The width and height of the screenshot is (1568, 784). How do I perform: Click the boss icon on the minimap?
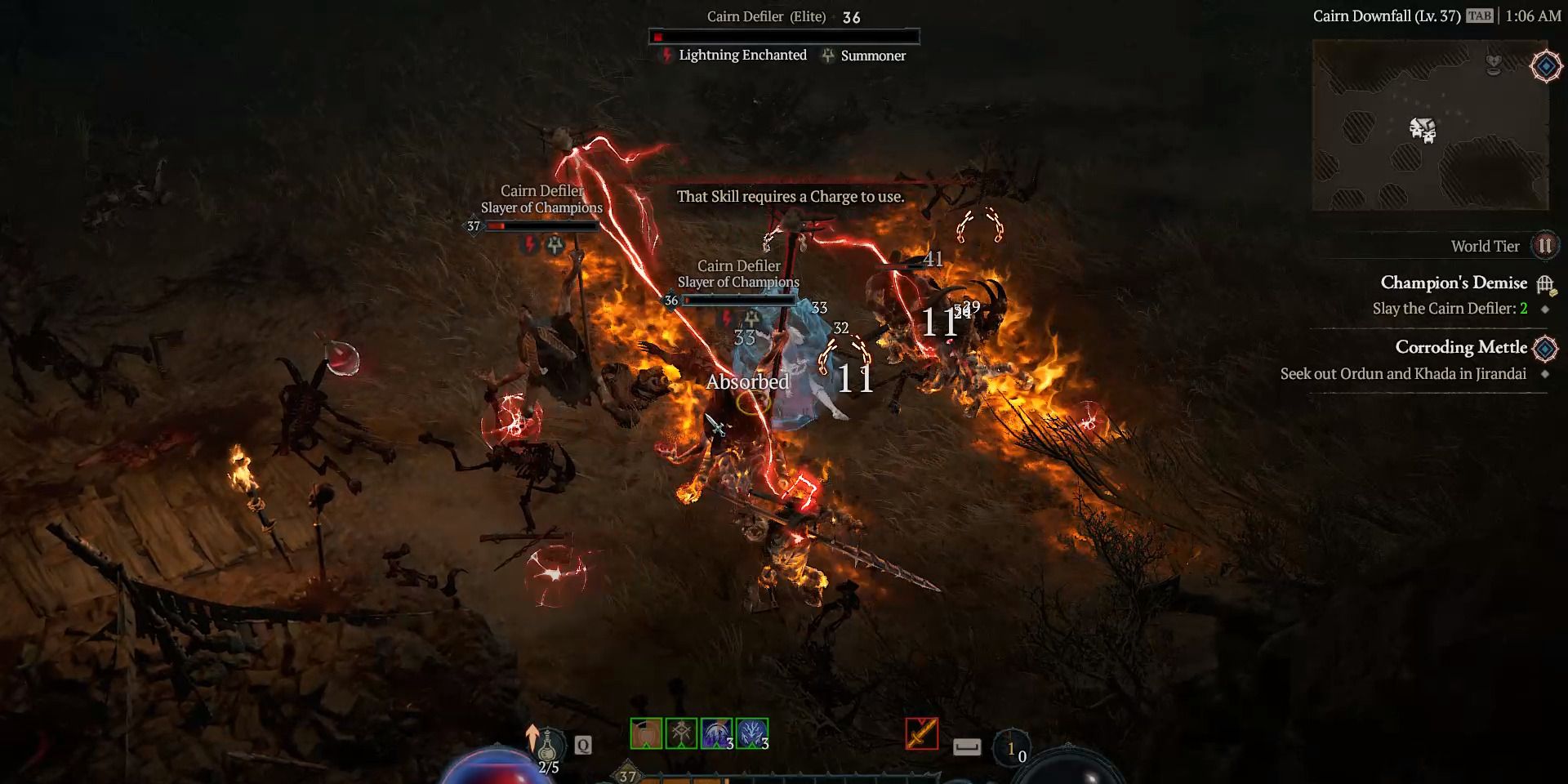pyautogui.click(x=1423, y=129)
